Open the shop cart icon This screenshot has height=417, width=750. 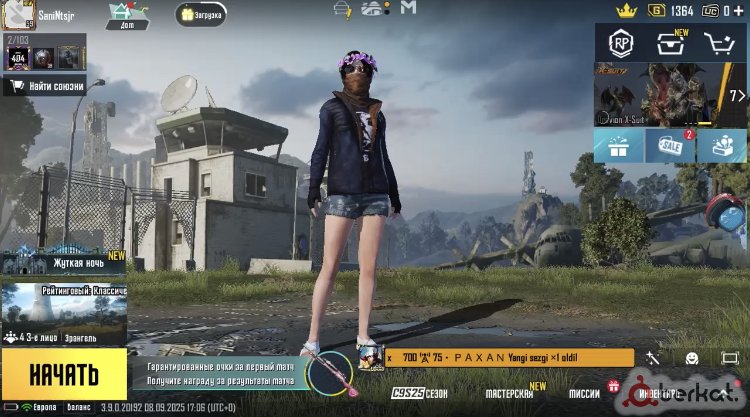(x=719, y=43)
